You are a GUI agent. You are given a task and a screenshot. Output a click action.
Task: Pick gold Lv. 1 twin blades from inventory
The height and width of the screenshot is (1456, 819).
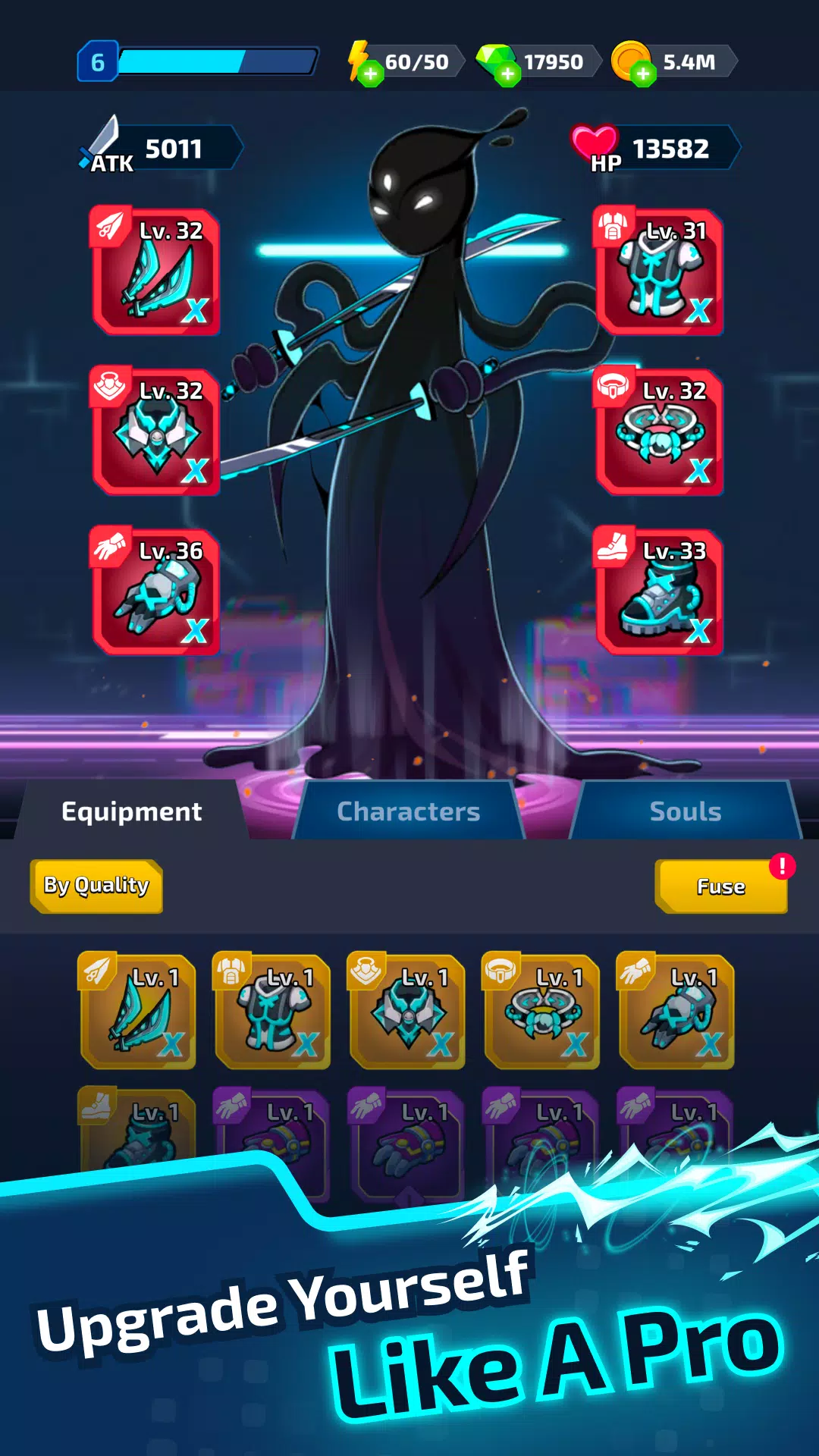(138, 1012)
